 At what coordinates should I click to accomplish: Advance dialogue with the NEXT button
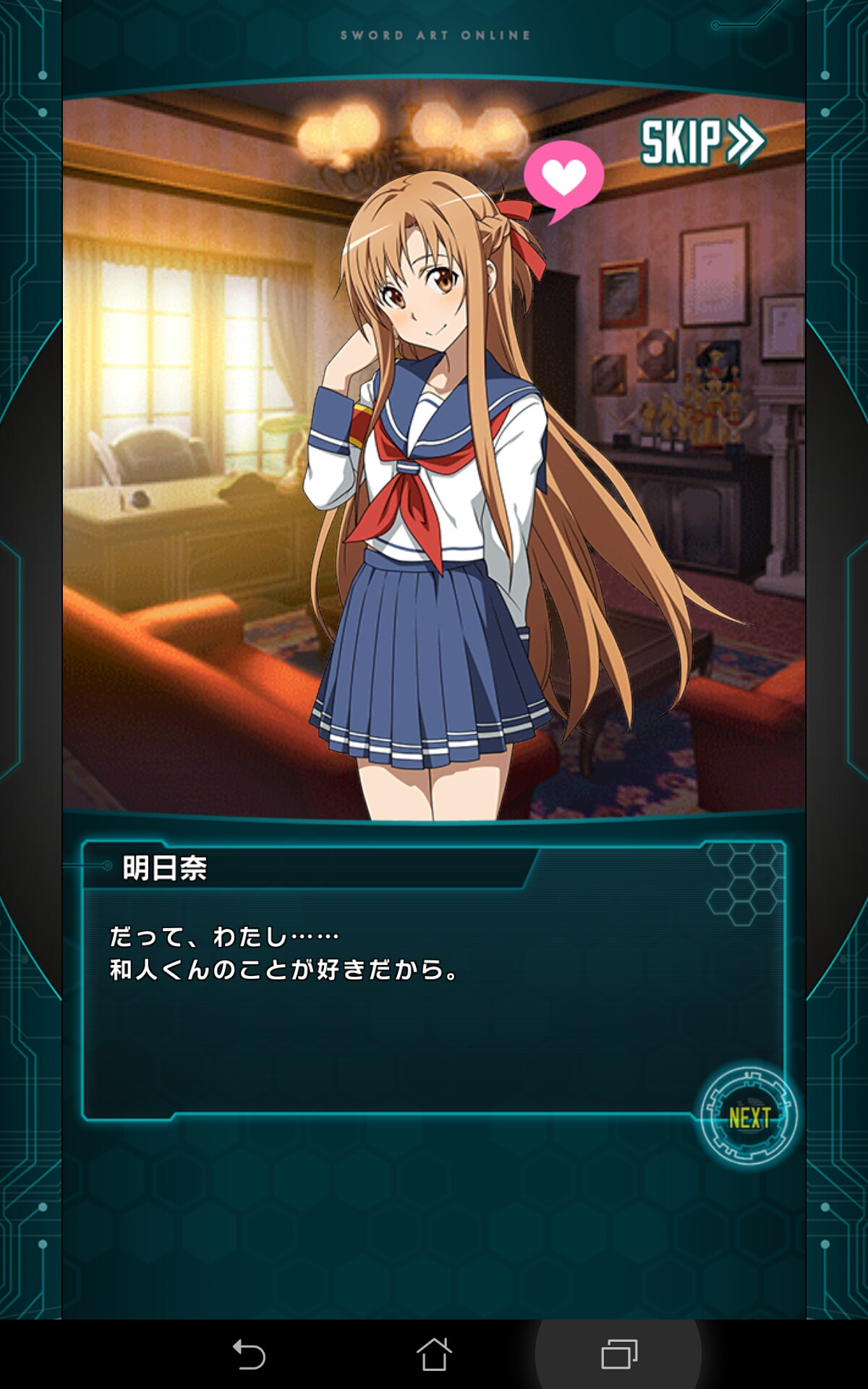click(x=749, y=1117)
